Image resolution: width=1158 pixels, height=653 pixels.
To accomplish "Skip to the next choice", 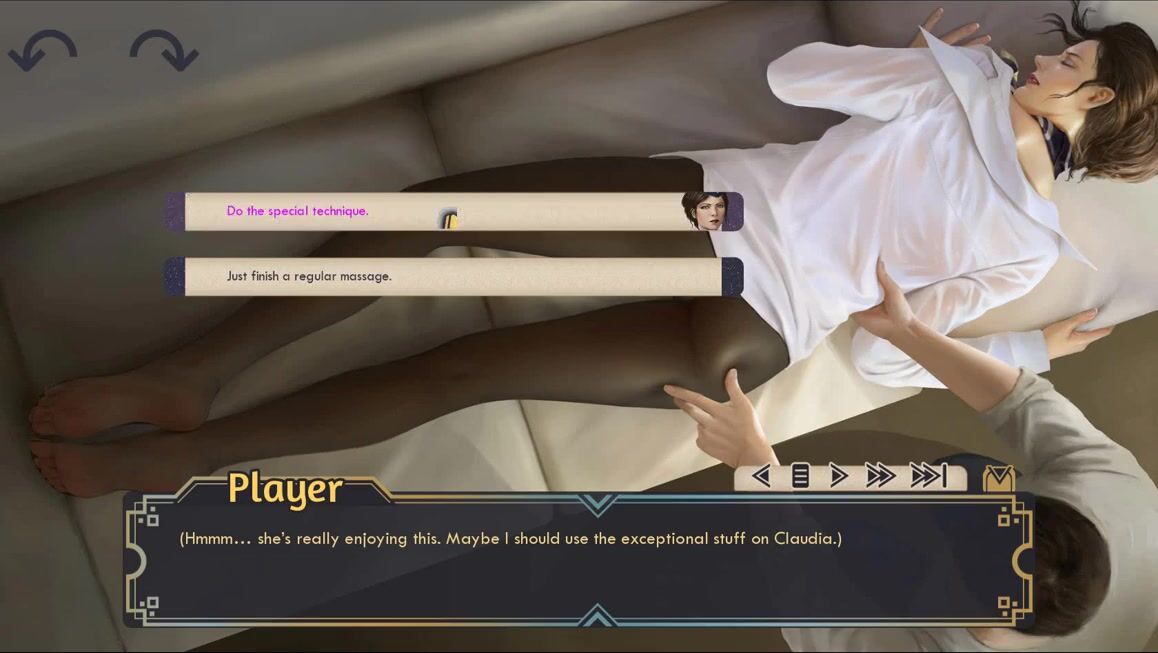I will [928, 476].
